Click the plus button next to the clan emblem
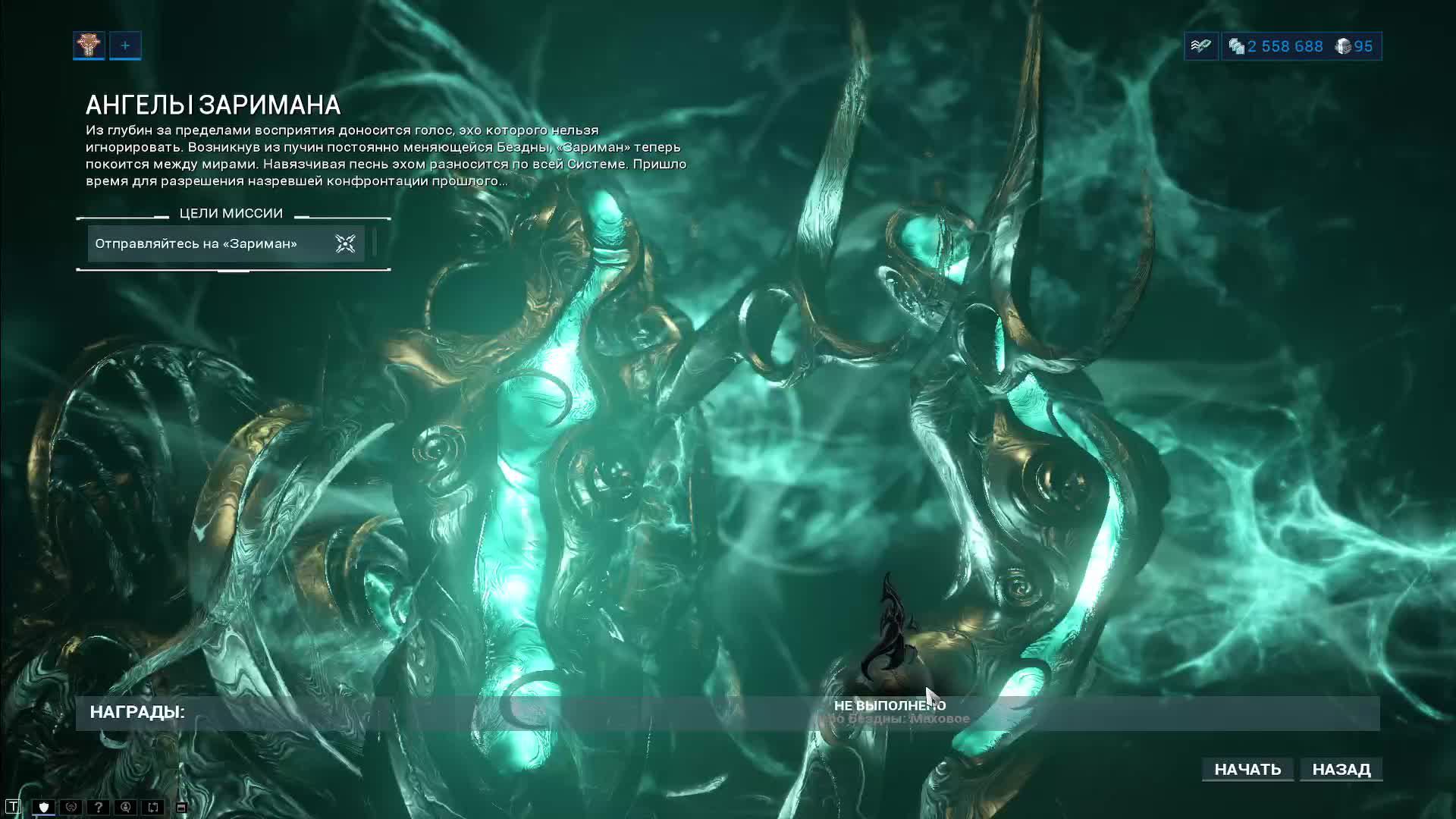 [x=125, y=45]
